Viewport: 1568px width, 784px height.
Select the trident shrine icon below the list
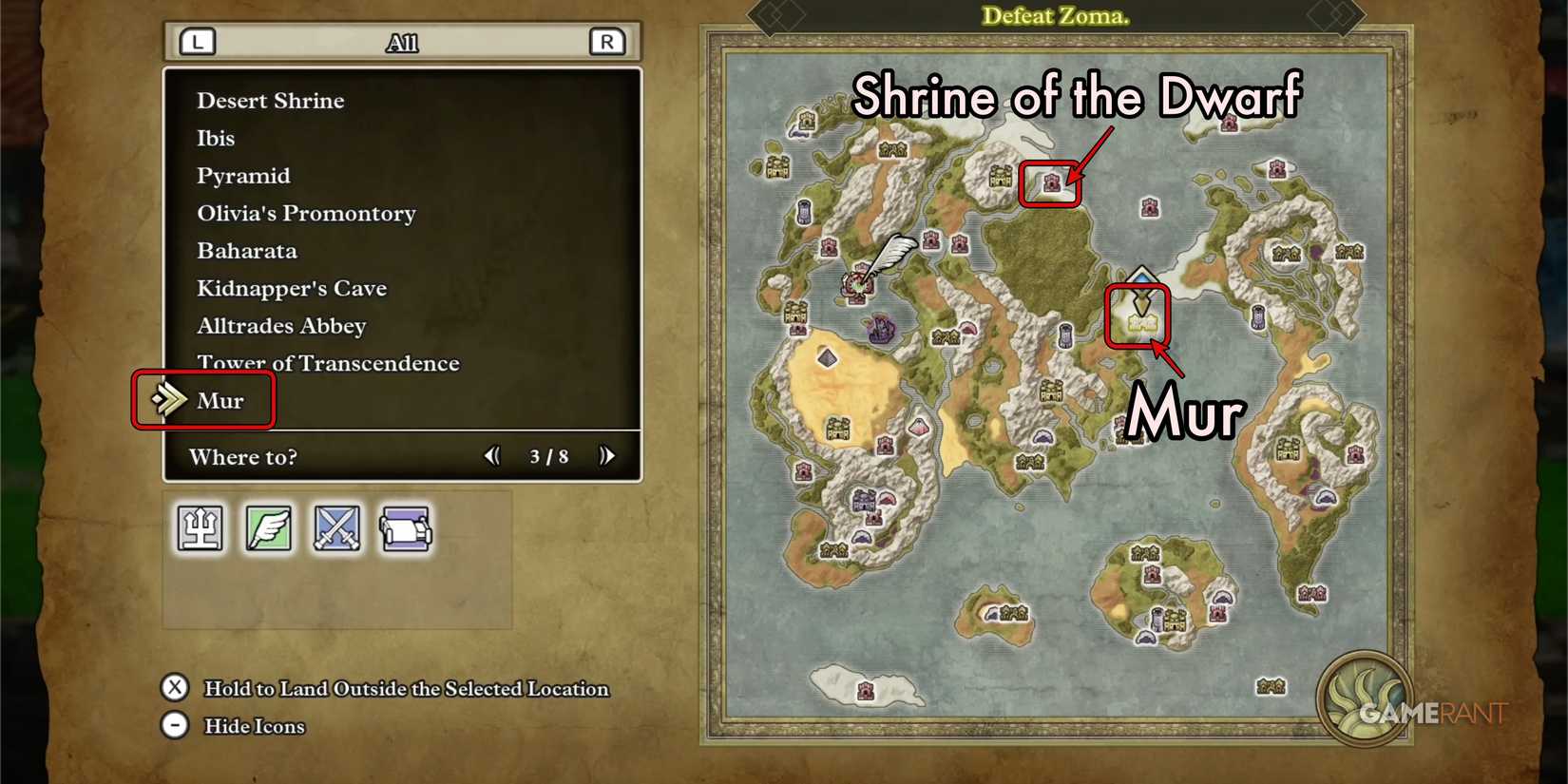coord(201,529)
